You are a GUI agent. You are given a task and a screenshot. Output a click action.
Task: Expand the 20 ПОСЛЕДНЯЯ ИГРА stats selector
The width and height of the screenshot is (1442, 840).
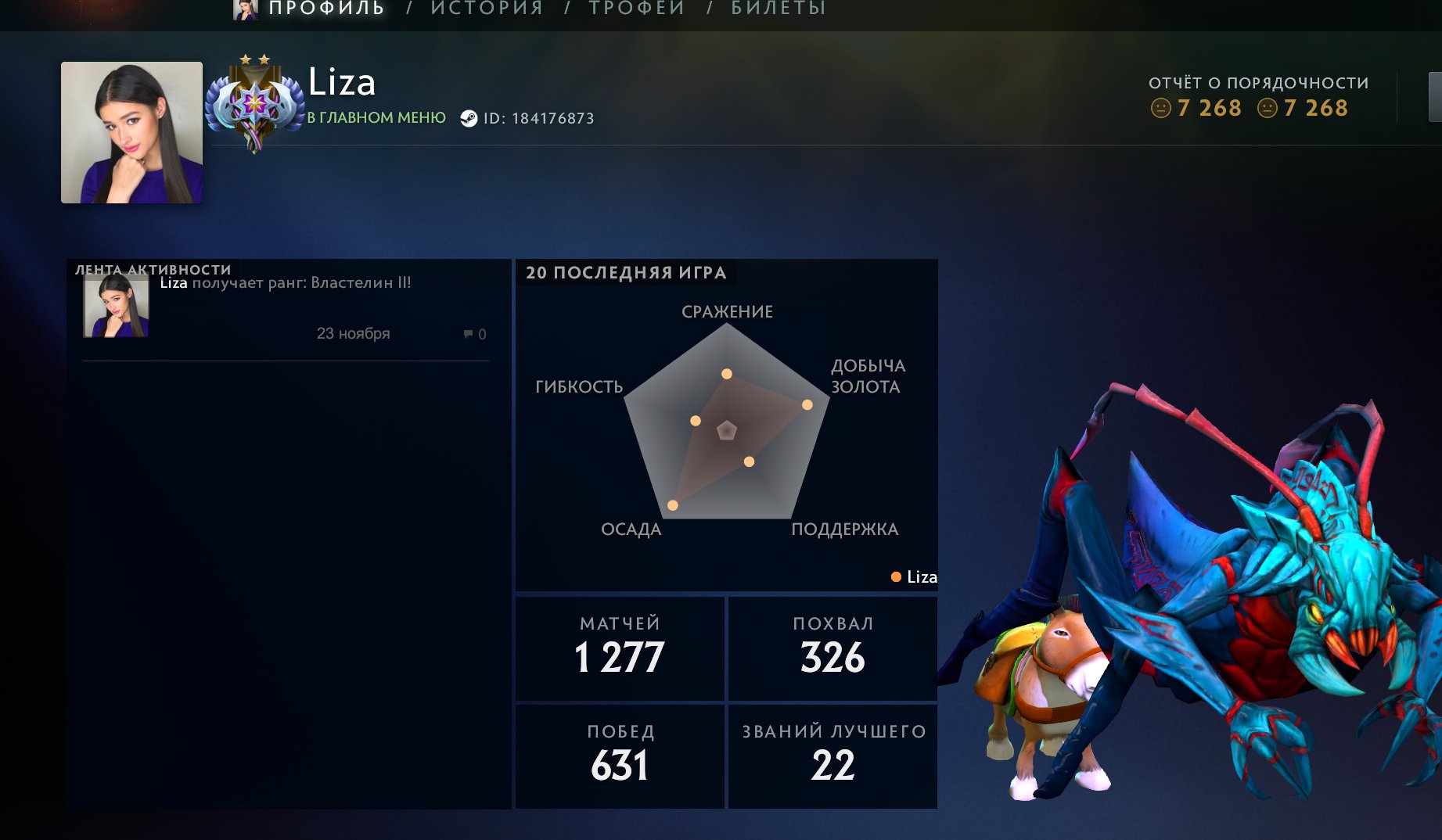click(626, 272)
